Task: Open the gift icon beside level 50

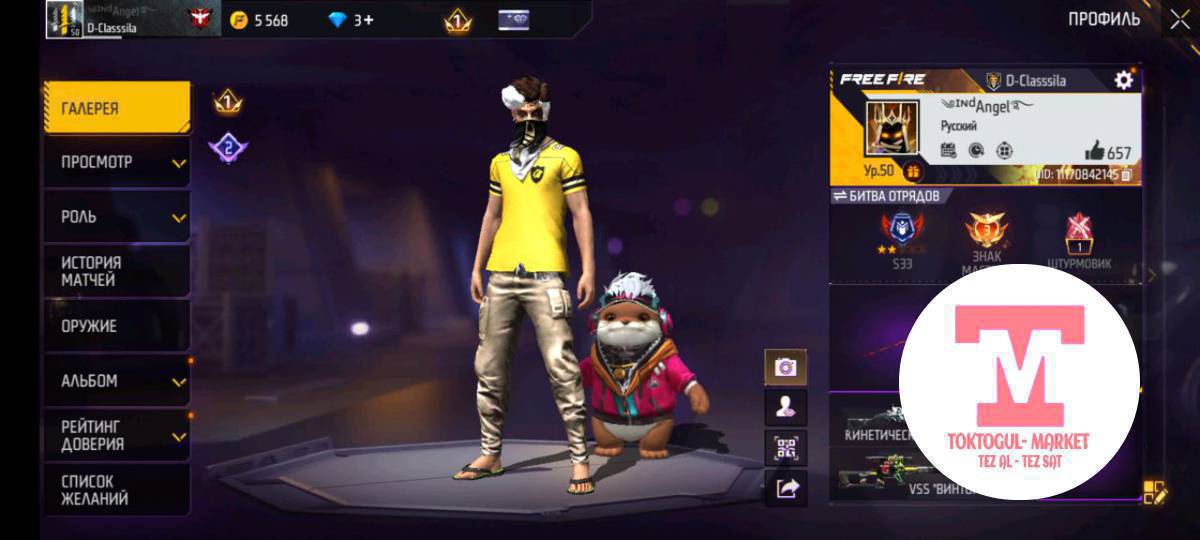Action: pyautogui.click(x=912, y=172)
